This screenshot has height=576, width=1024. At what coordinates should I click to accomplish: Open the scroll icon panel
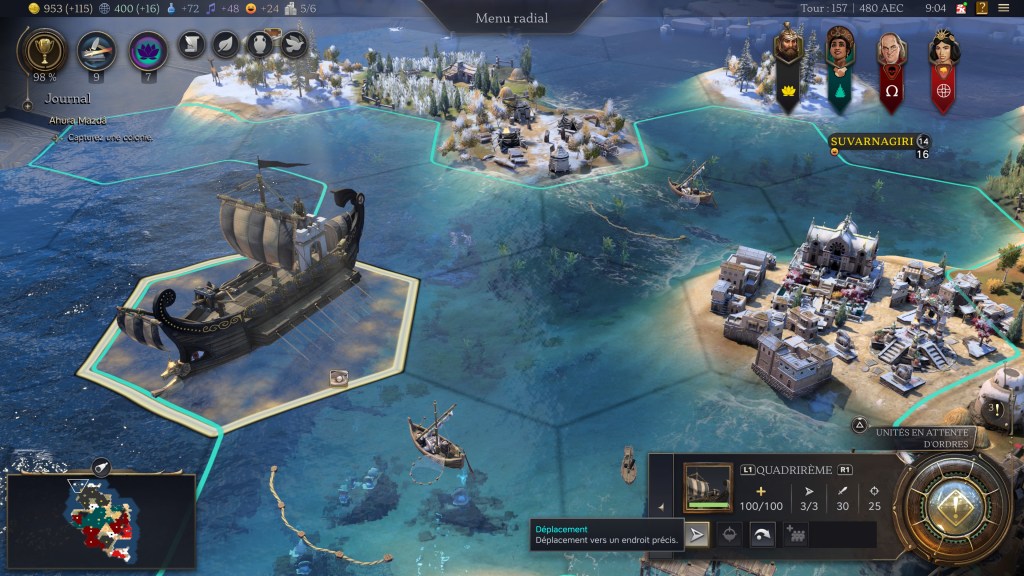click(x=192, y=44)
